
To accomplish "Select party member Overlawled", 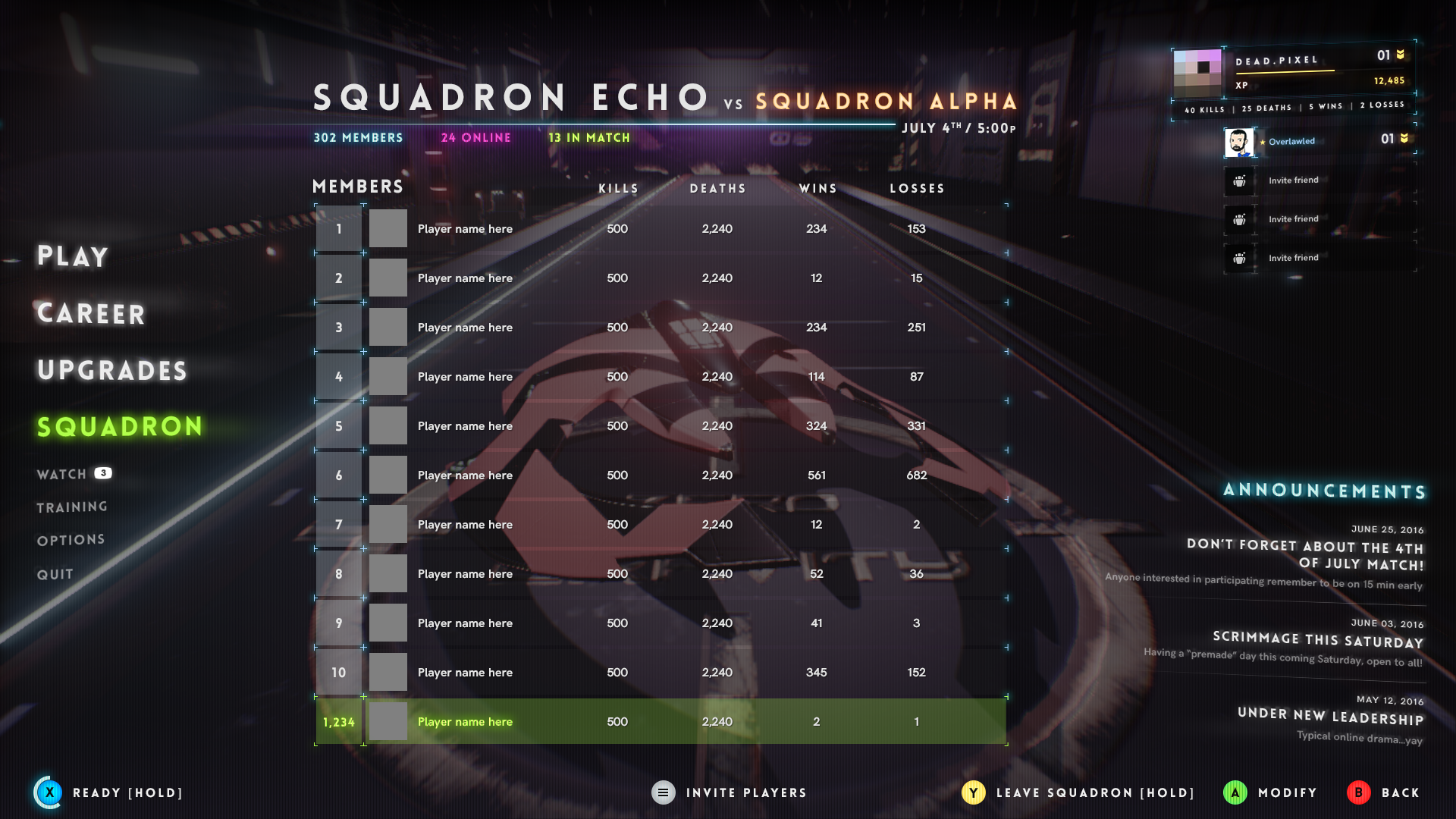I will 1318,142.
